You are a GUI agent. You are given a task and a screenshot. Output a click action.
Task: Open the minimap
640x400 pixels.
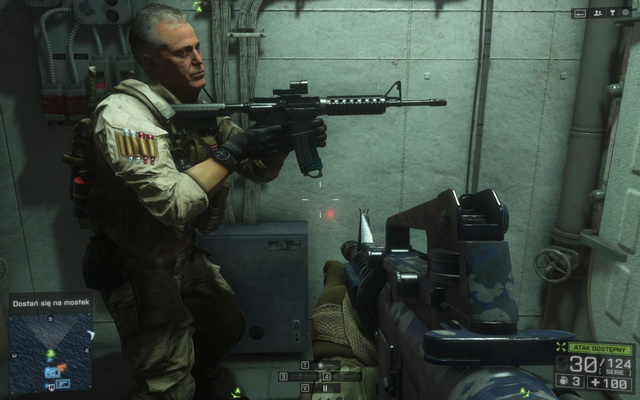click(x=51, y=350)
